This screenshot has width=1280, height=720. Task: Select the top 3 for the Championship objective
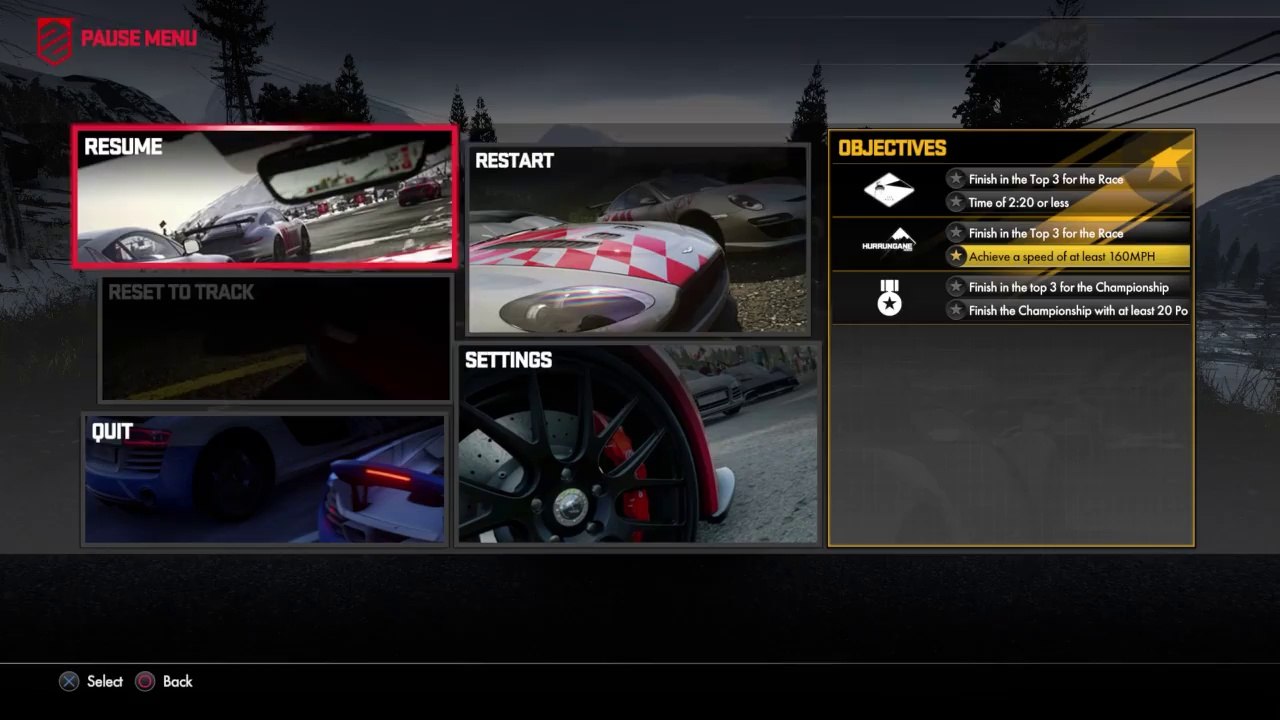point(1067,288)
